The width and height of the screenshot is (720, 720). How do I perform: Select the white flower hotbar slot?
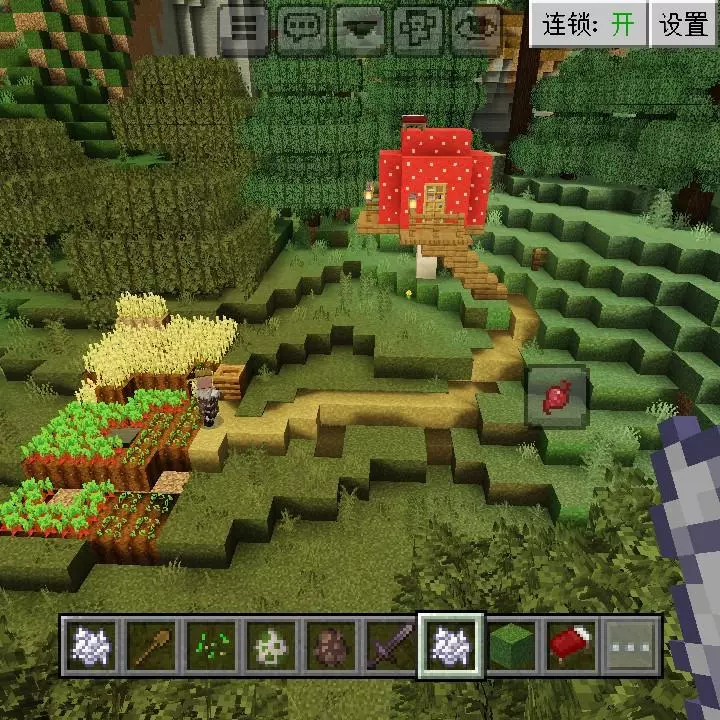click(270, 645)
